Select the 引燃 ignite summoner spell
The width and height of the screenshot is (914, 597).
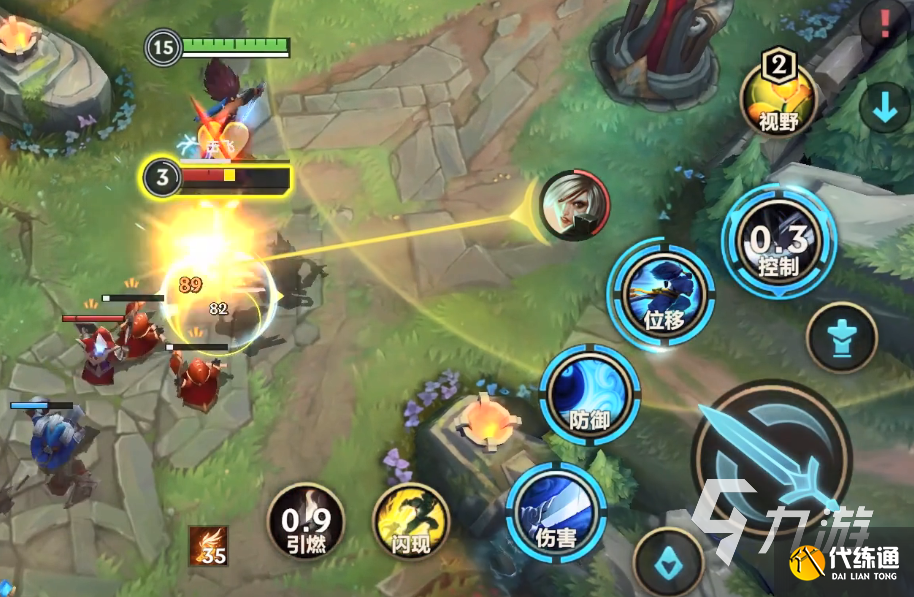pos(306,521)
